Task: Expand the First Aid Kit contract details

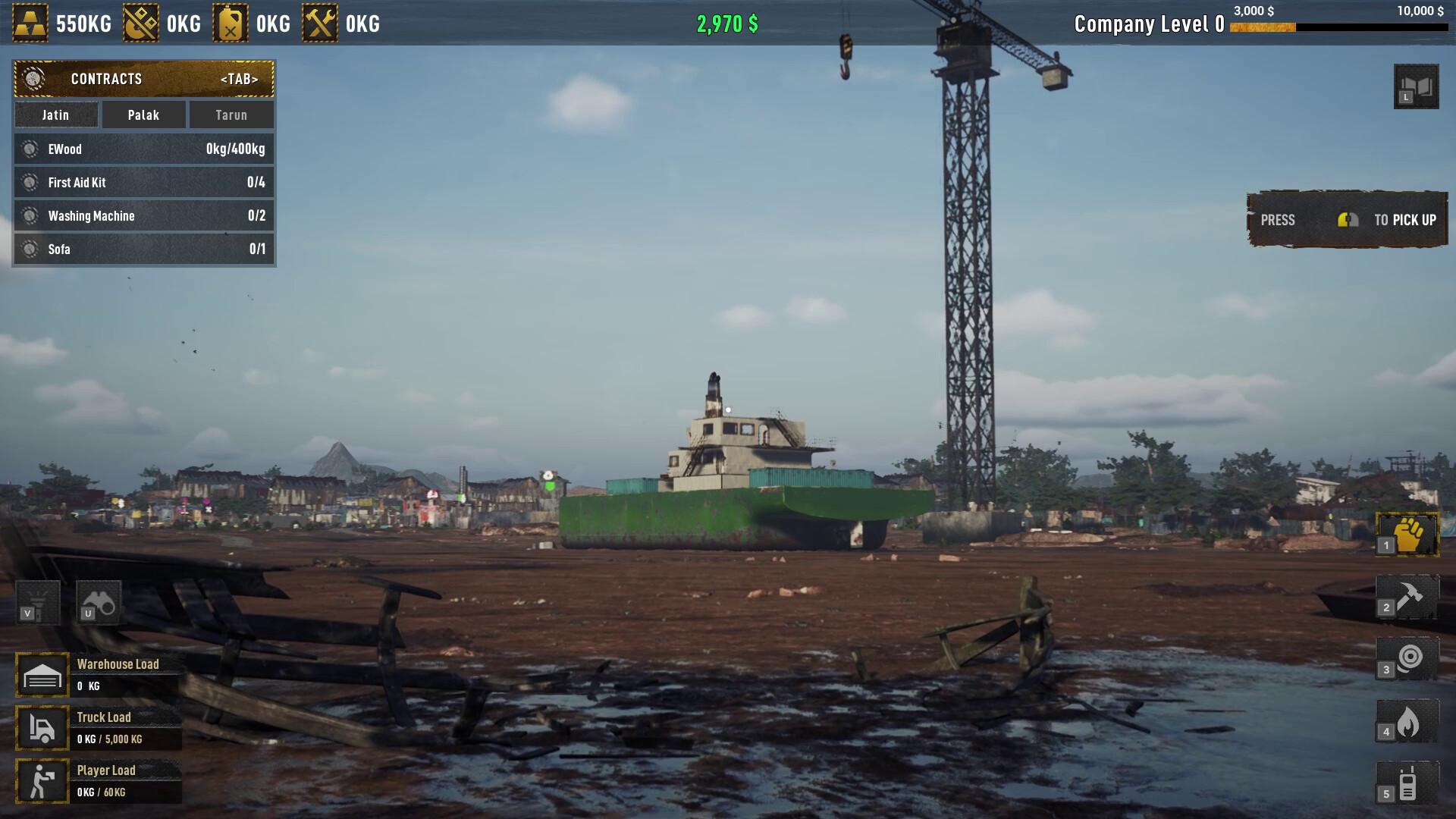Action: 143,182
